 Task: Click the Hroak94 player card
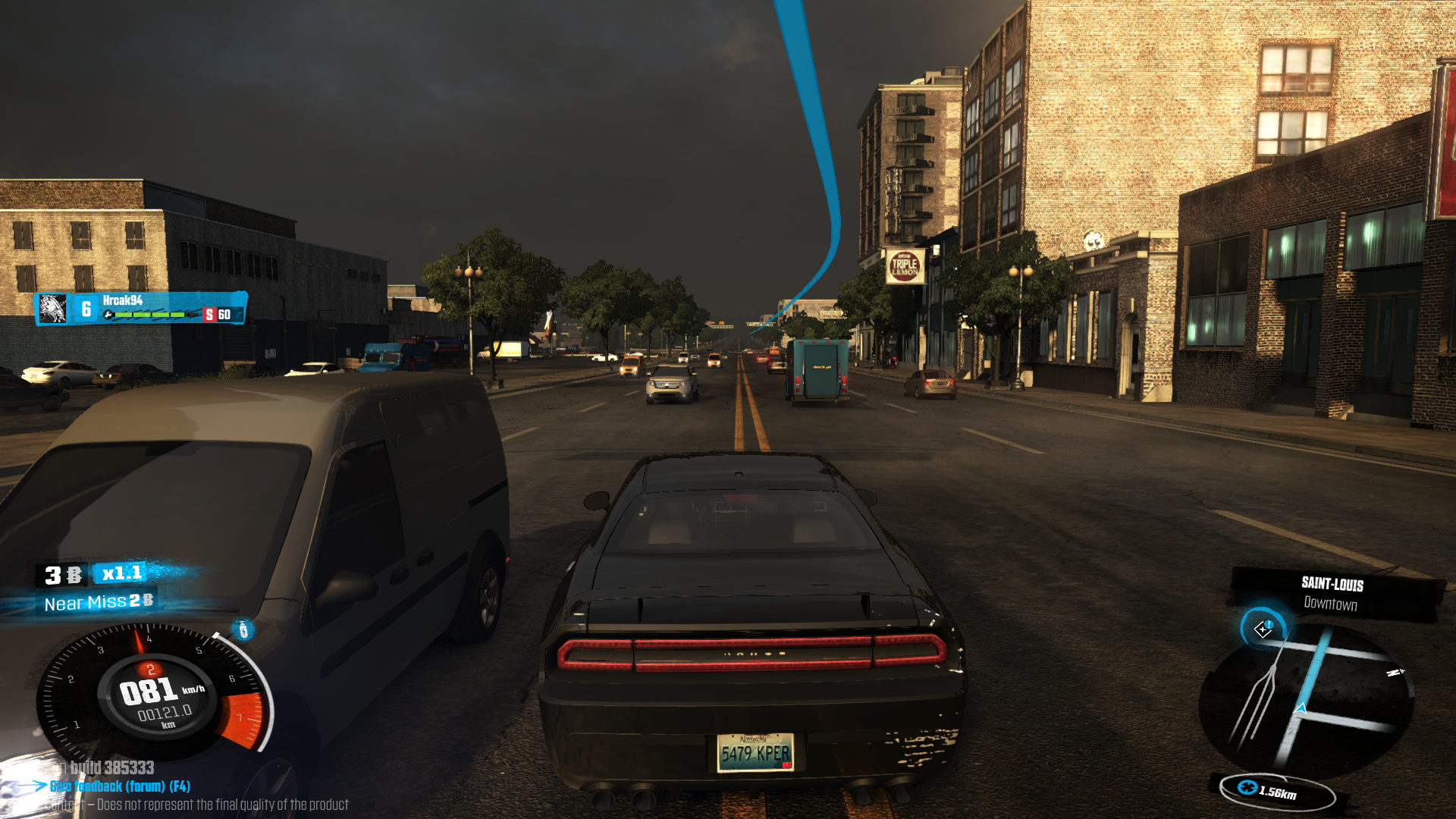142,308
